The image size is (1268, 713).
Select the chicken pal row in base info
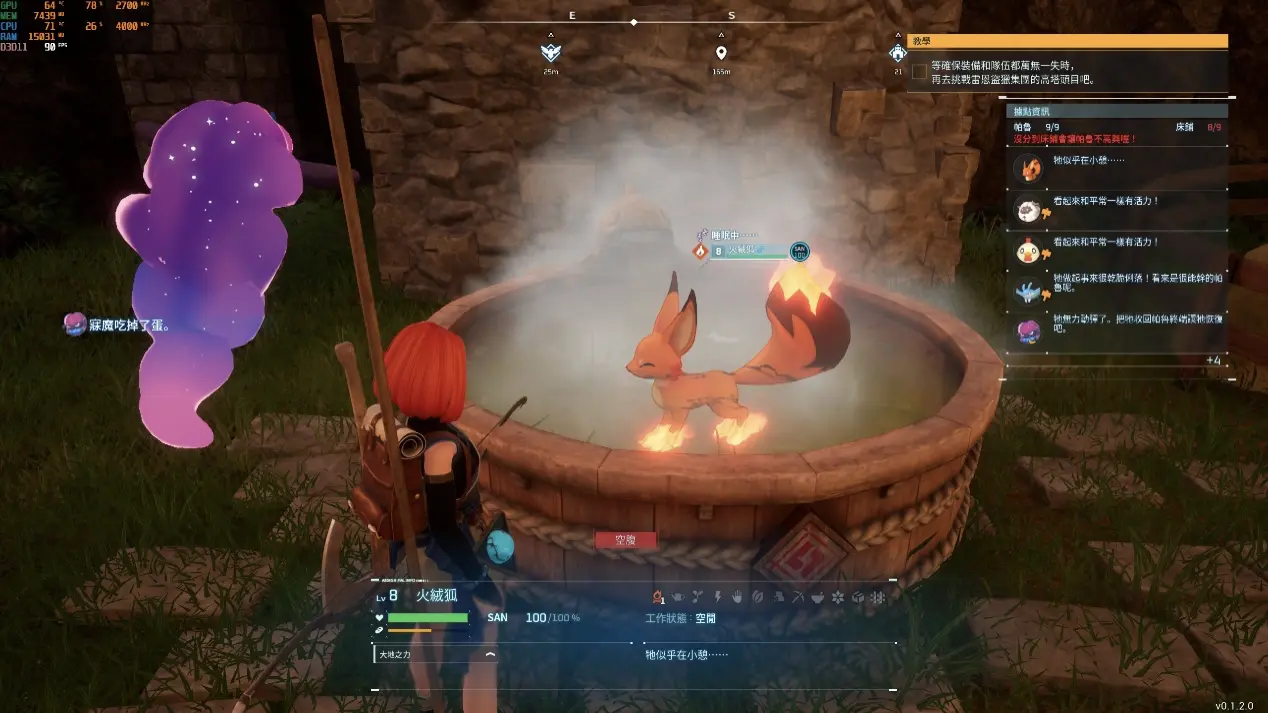(x=1116, y=249)
